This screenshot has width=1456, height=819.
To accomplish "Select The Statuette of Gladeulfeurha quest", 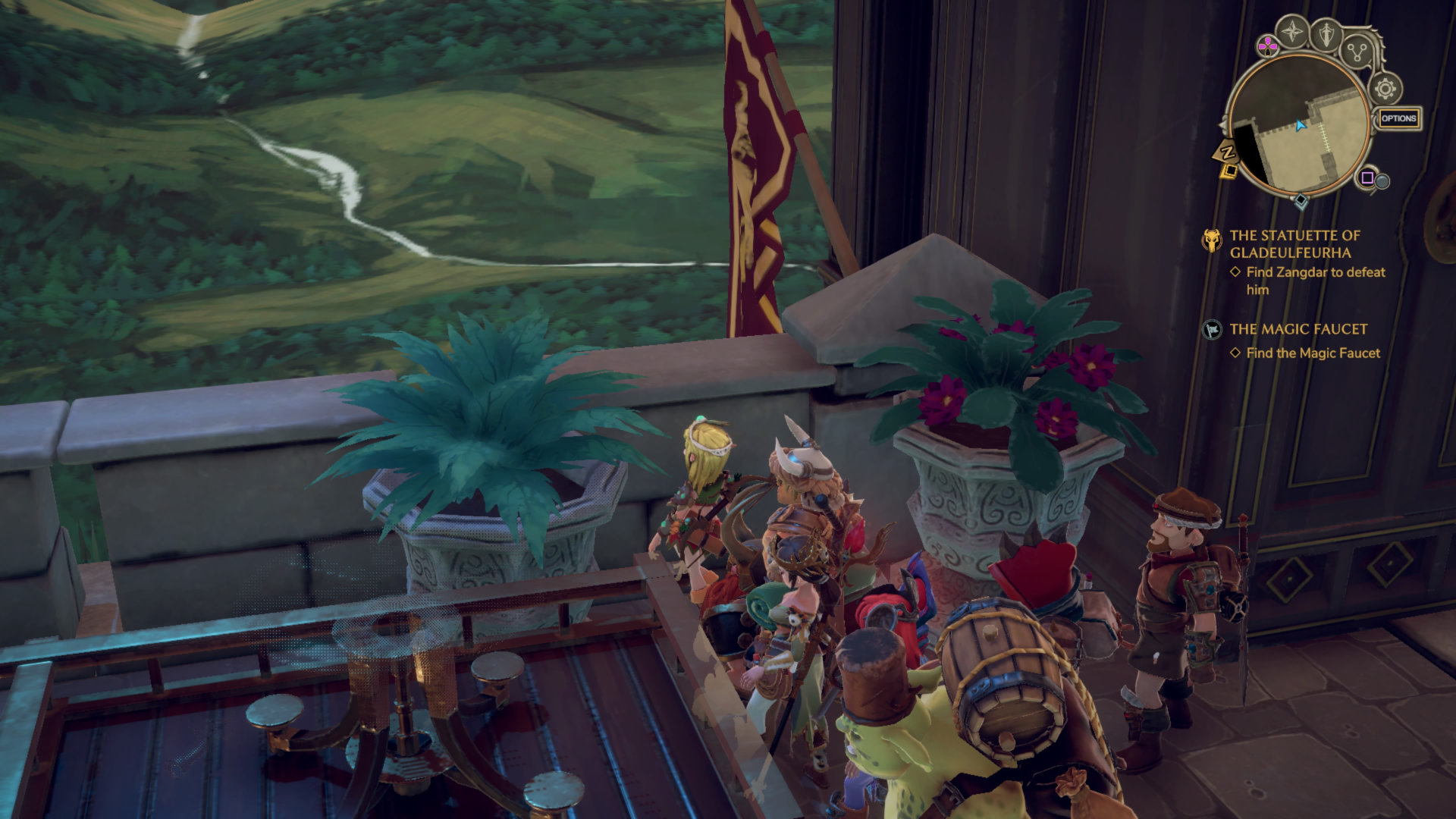I will pyautogui.click(x=1294, y=243).
